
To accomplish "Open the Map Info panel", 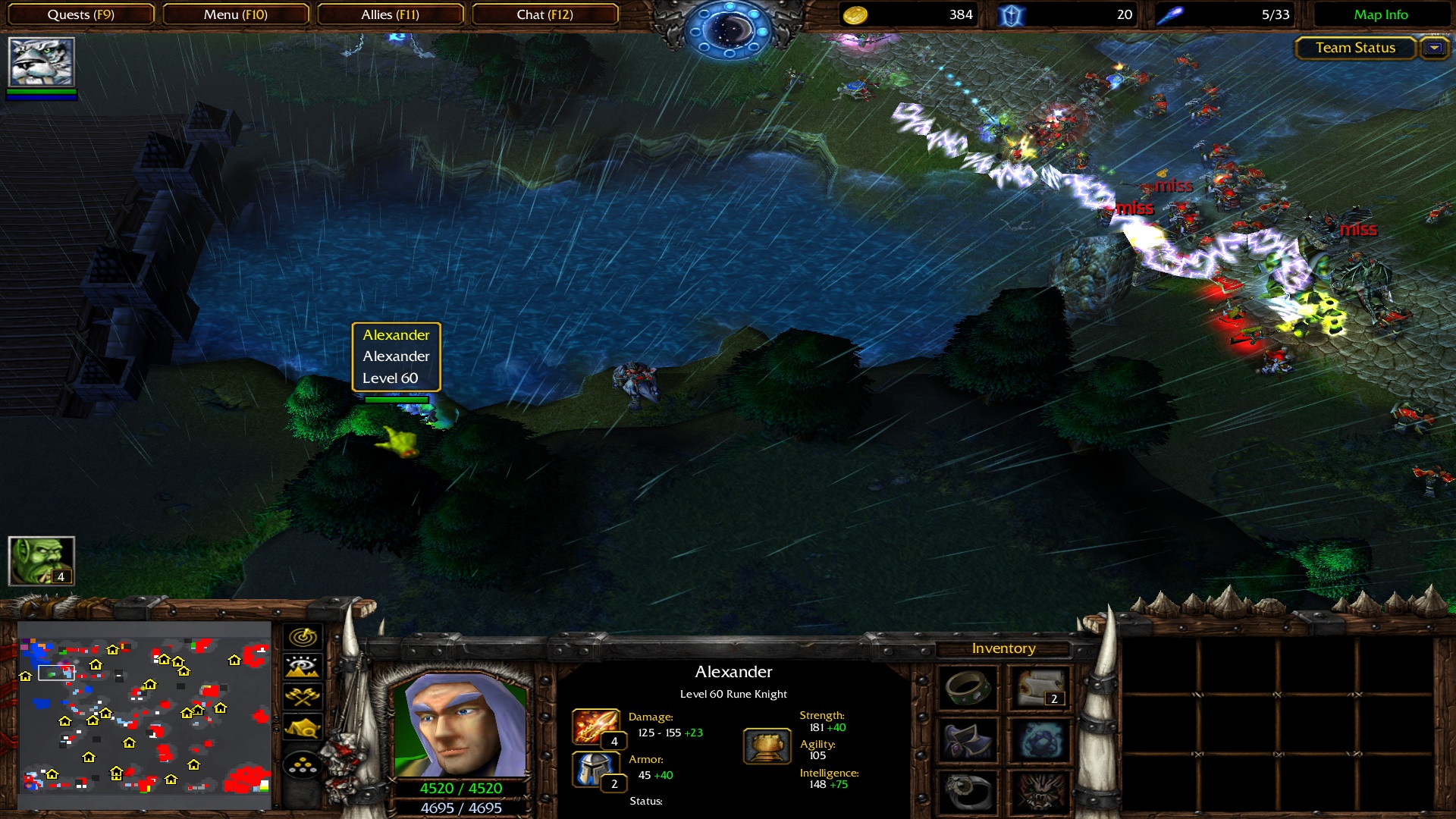I will (x=1380, y=14).
